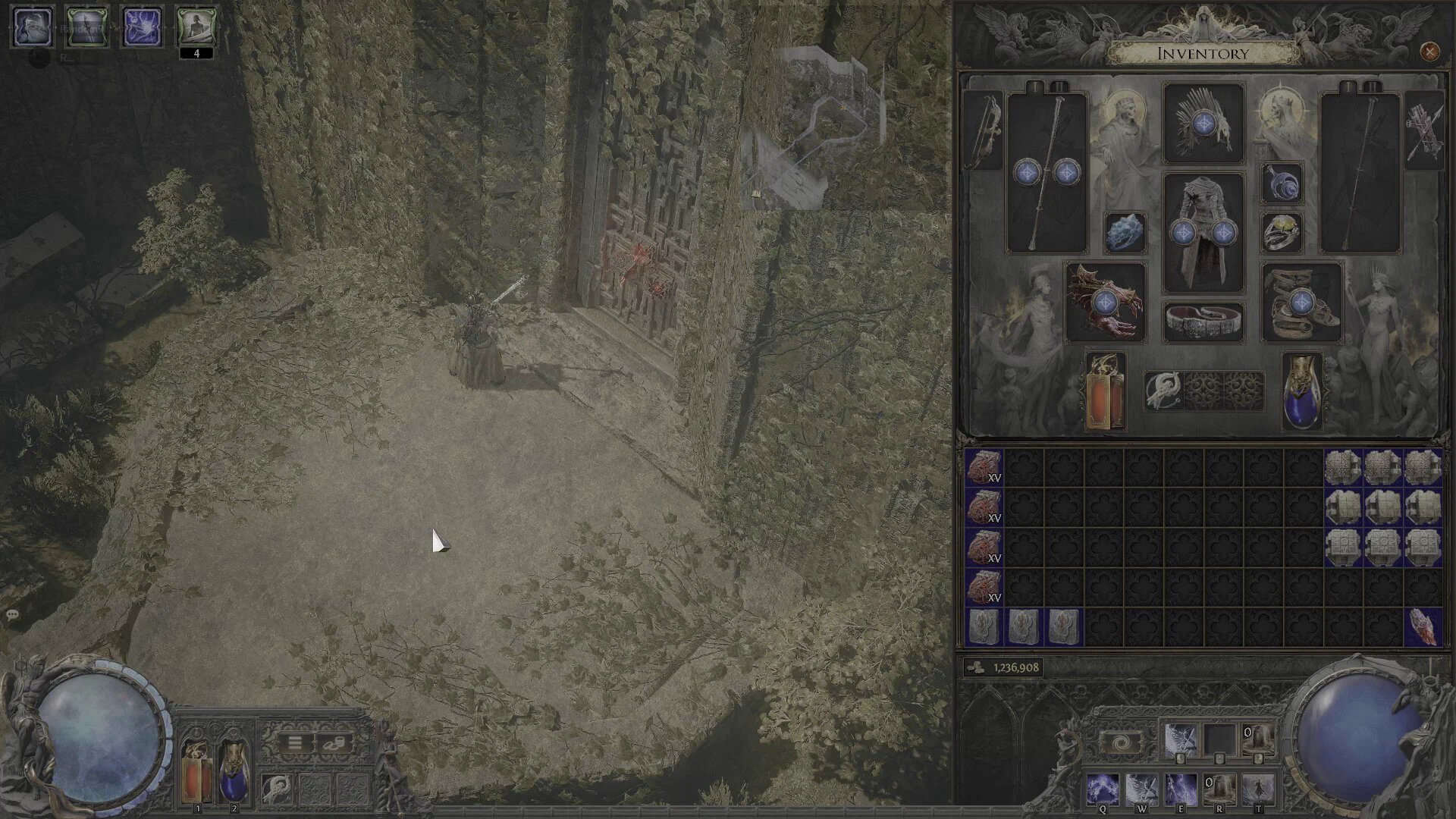Activate the lightning skill bound to E
1456x819 pixels.
pyautogui.click(x=1180, y=789)
